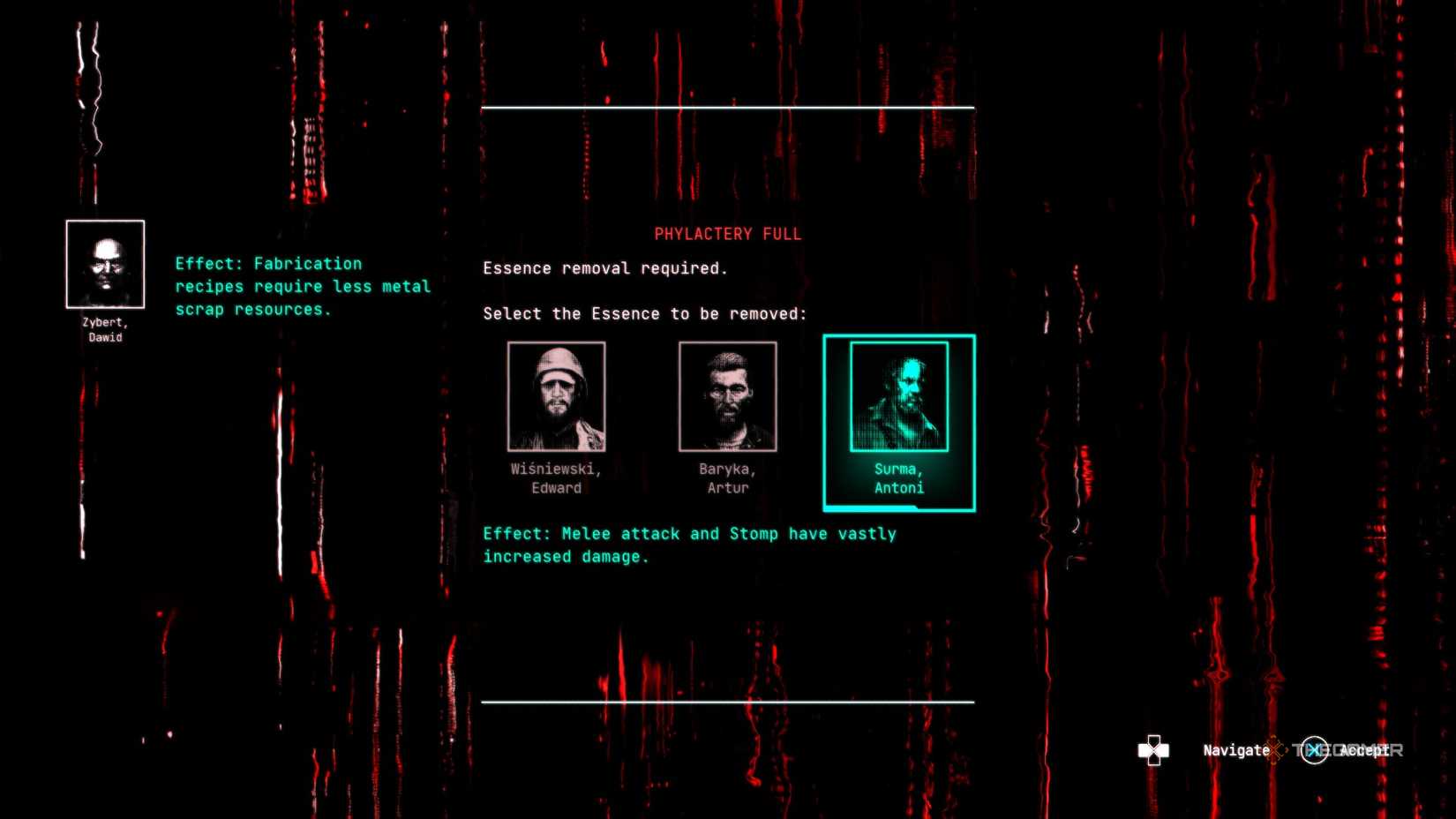Select the Baryka, Artur essence portrait
Viewport: 1456px width, 819px height.
pyautogui.click(x=726, y=396)
